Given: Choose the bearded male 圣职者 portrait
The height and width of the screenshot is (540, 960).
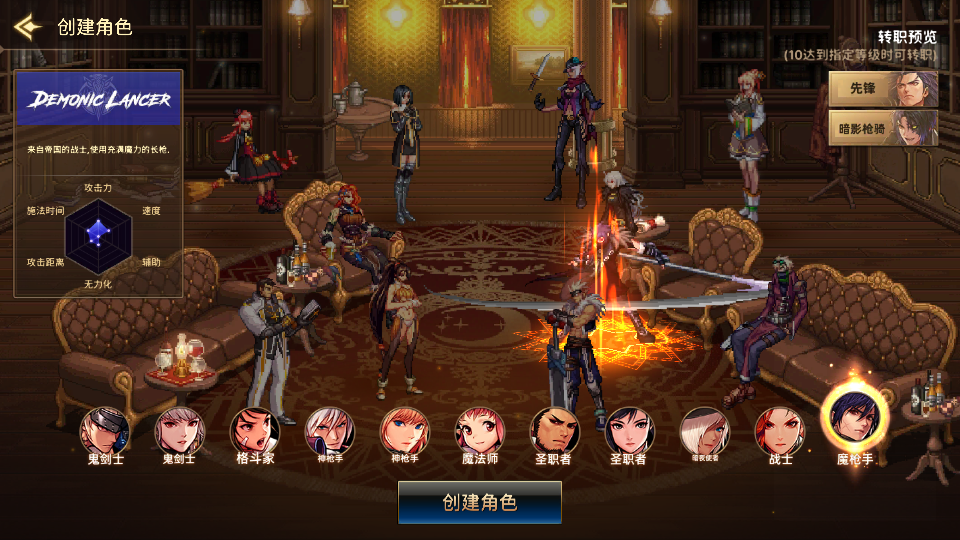Looking at the screenshot, I should (x=554, y=431).
